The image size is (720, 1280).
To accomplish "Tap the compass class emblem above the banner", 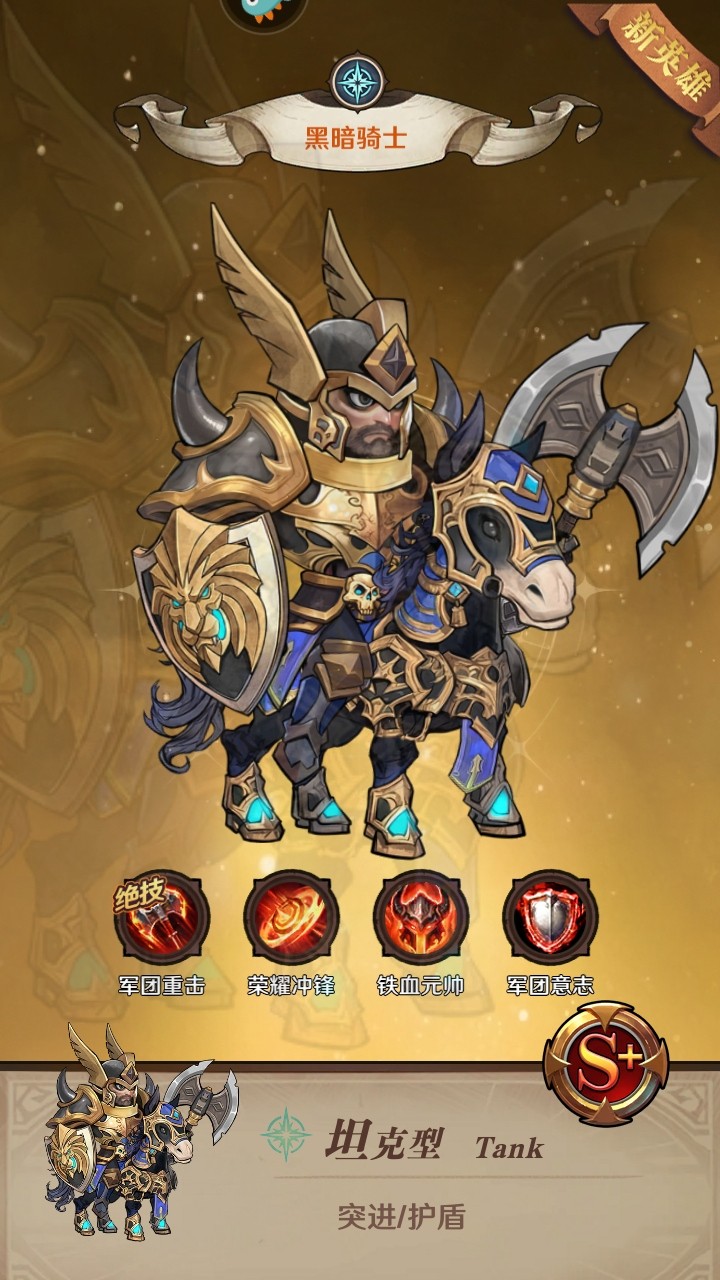I will (x=357, y=82).
